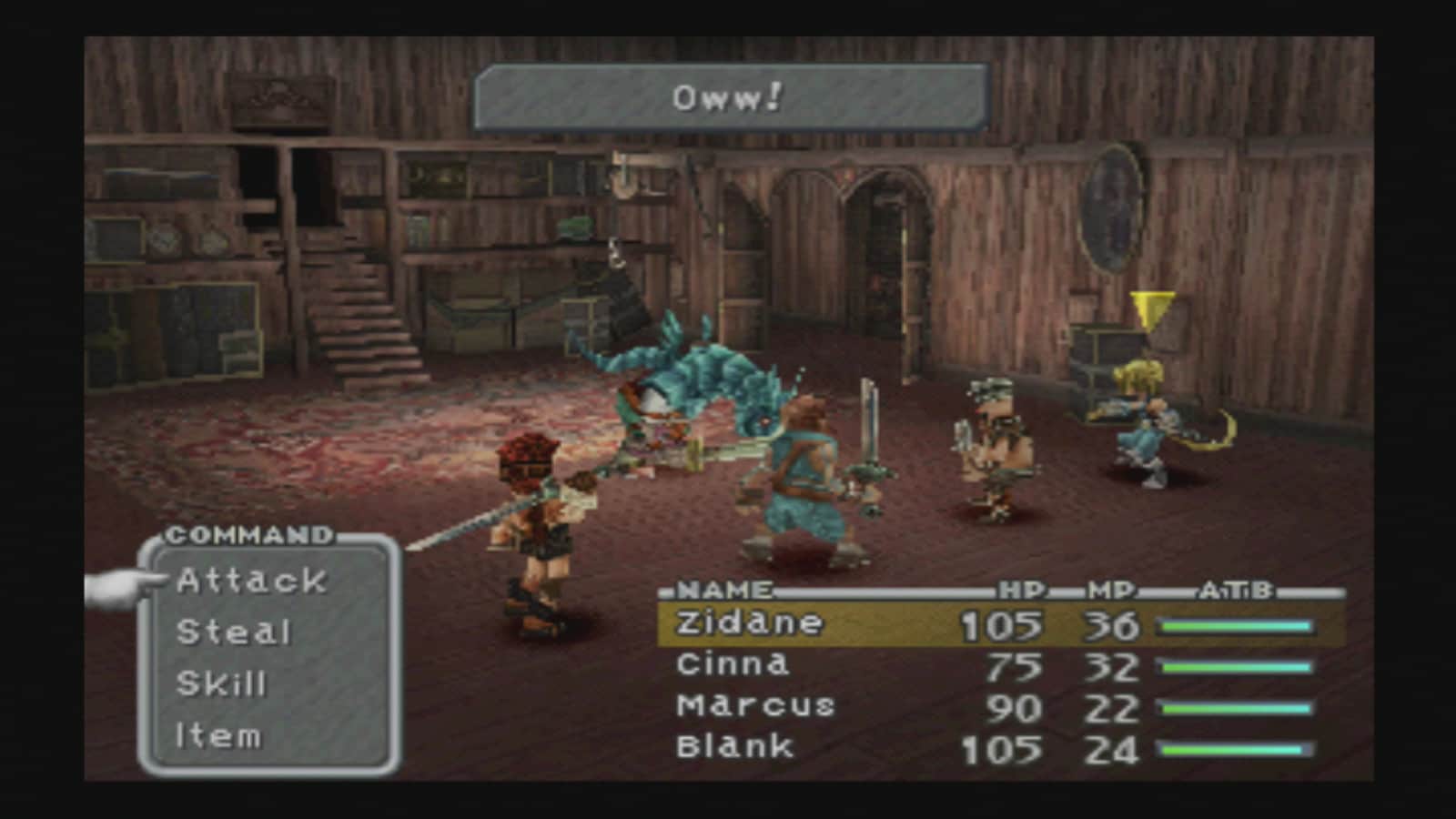This screenshot has height=819, width=1456.
Task: Select the Steal command
Action: (x=233, y=632)
